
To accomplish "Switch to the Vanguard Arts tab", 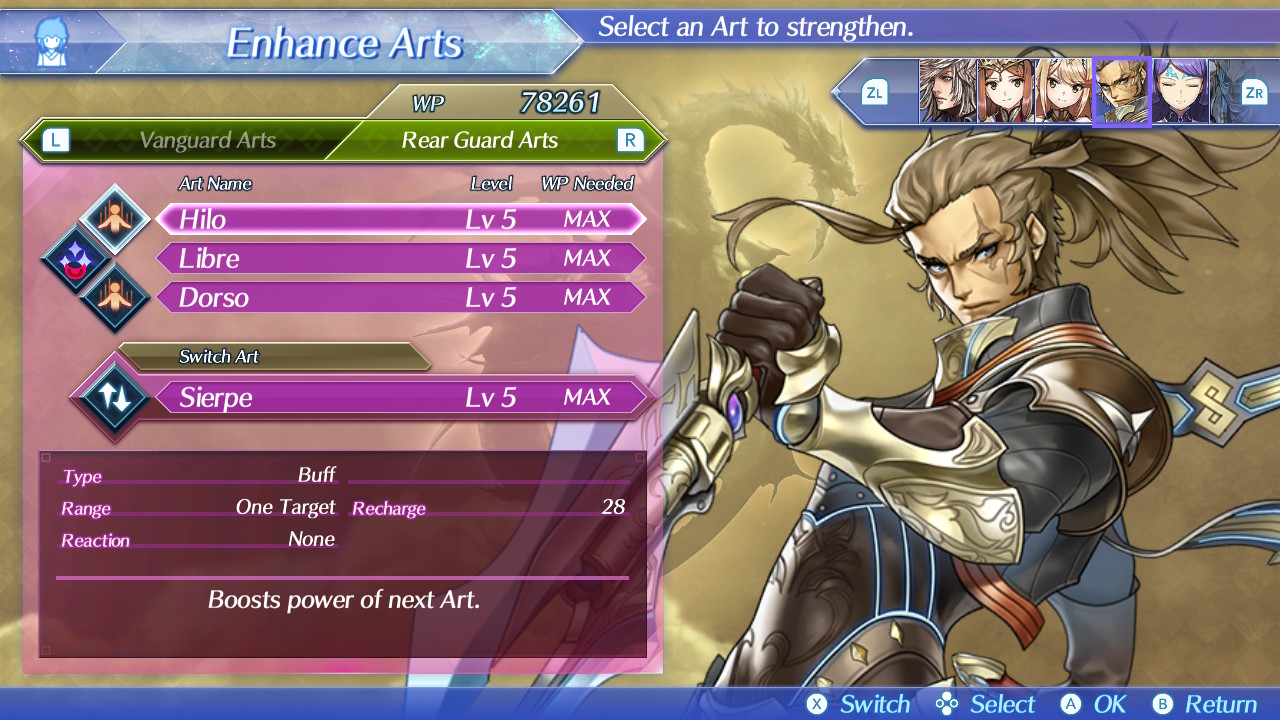I will pyautogui.click(x=207, y=141).
